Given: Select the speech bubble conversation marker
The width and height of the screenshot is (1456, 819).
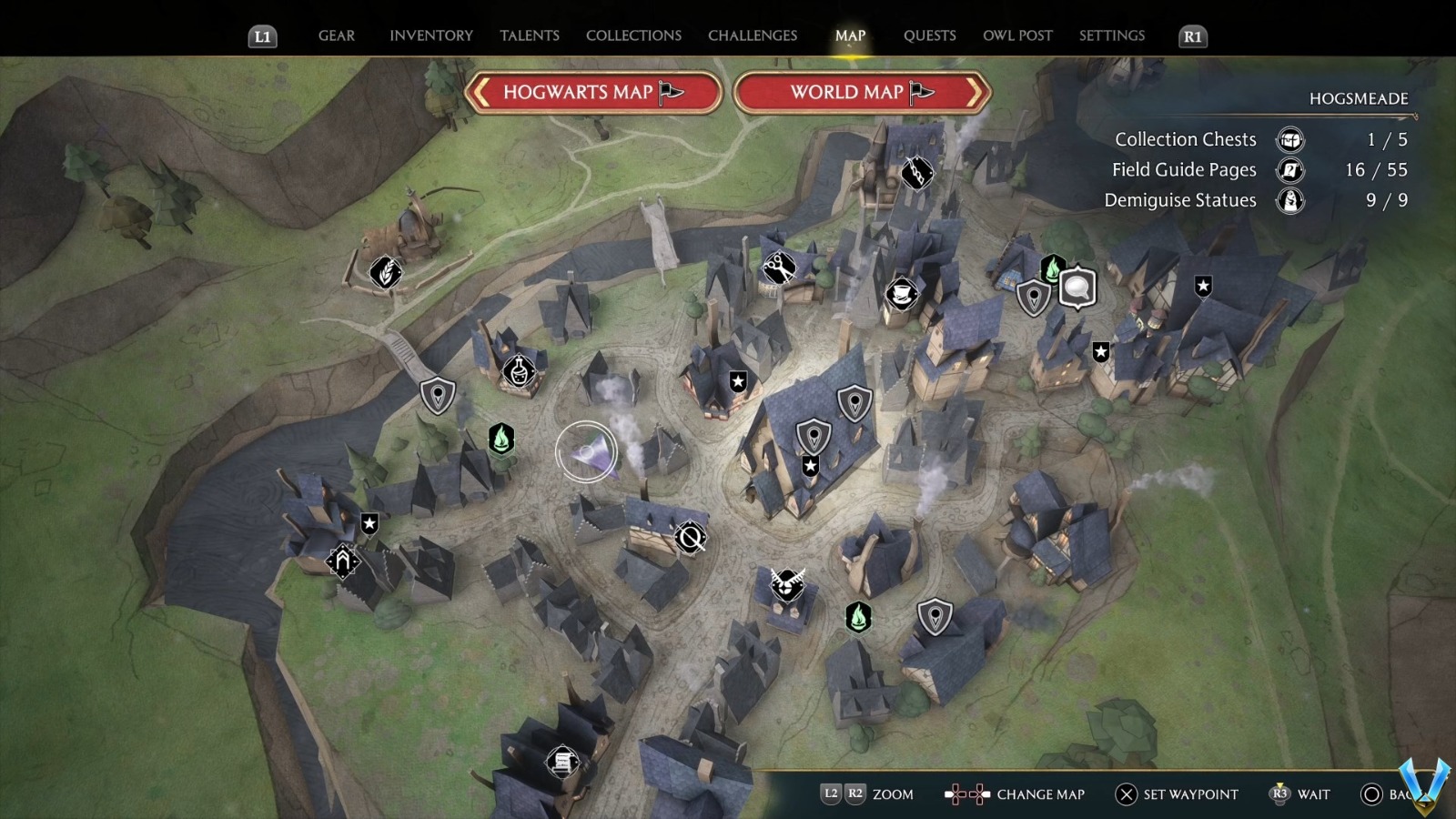Looking at the screenshot, I should click(x=1077, y=287).
